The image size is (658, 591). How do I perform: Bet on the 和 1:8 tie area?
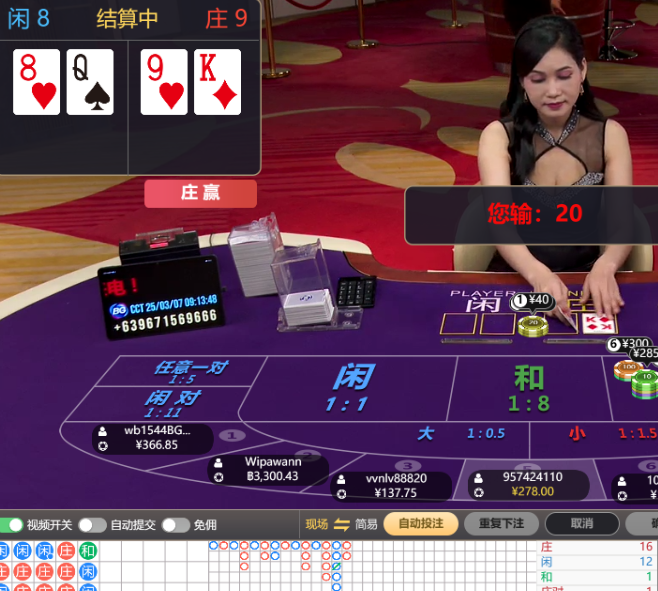pos(529,388)
